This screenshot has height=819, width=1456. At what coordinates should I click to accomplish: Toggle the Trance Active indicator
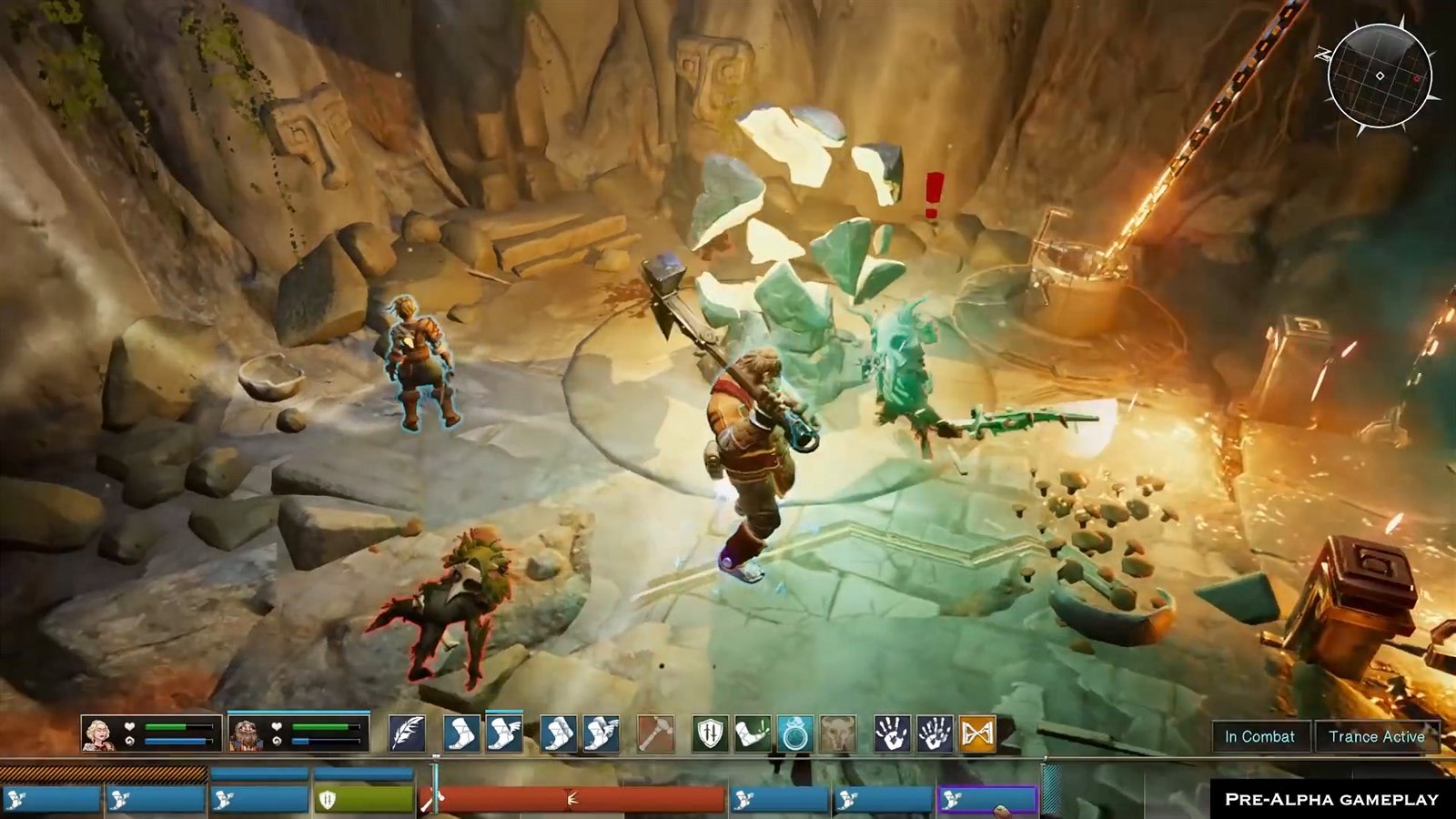[1376, 737]
